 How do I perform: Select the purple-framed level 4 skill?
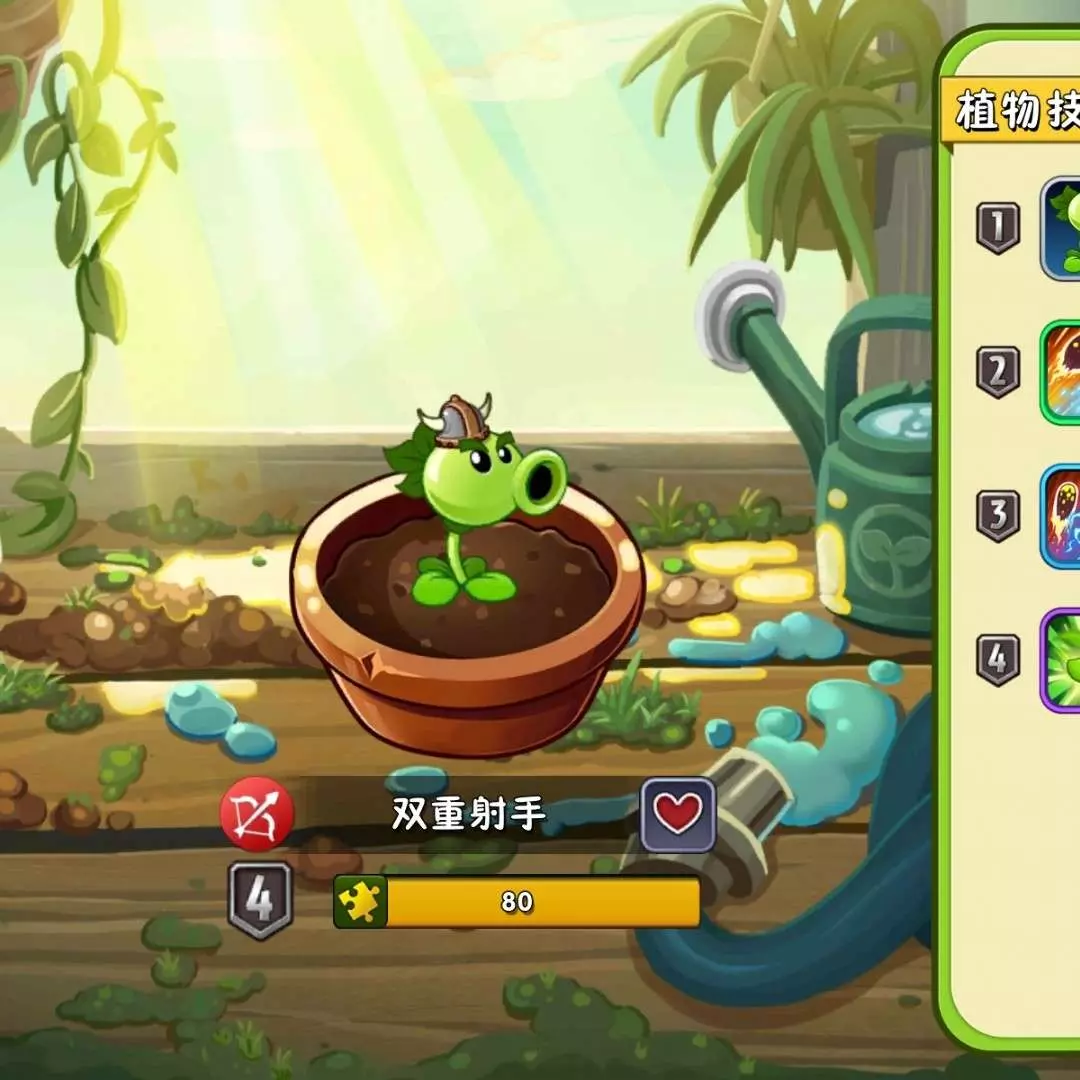pyautogui.click(x=1062, y=660)
